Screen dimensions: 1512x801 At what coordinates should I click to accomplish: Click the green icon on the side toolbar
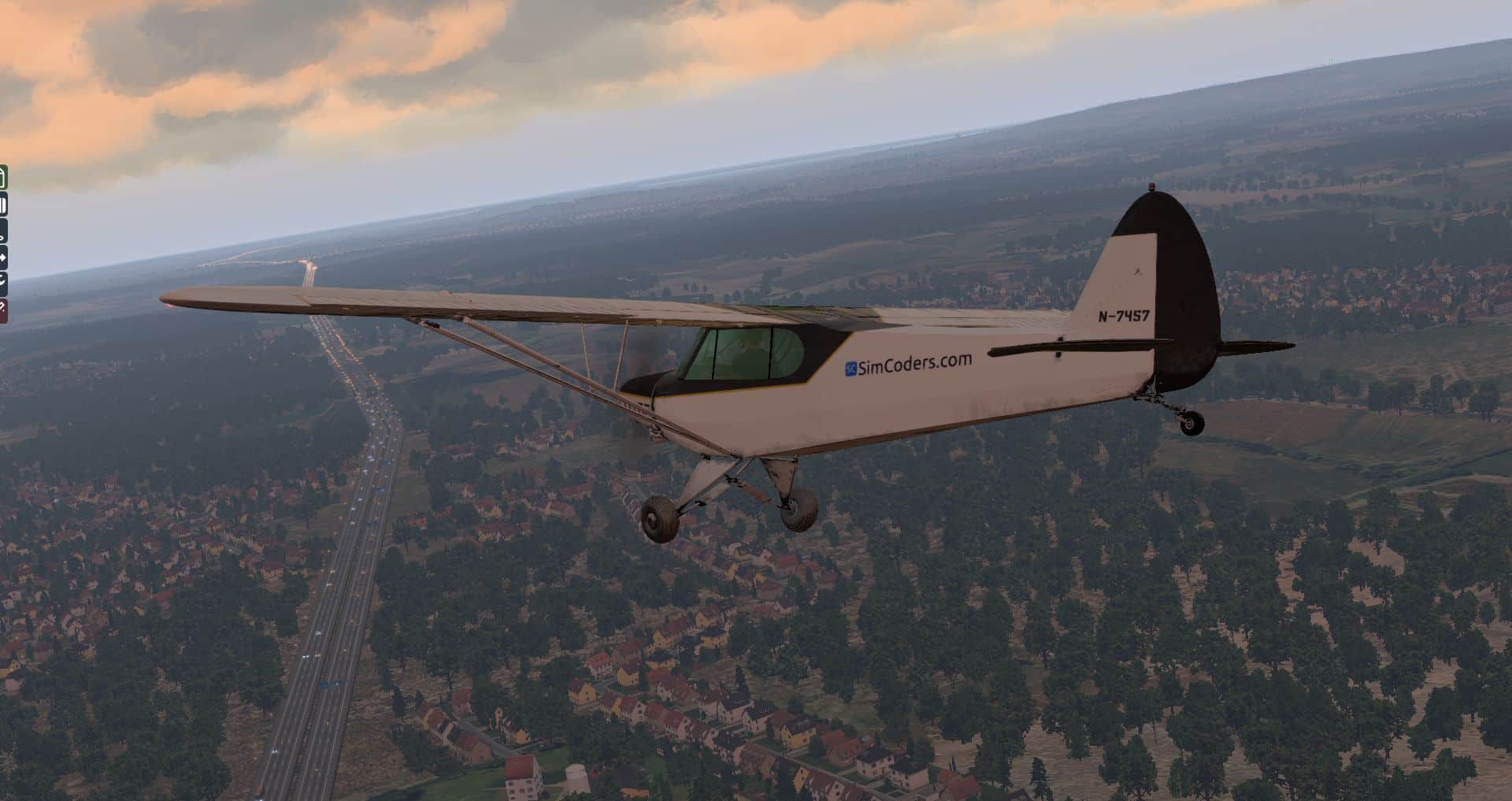click(3, 178)
